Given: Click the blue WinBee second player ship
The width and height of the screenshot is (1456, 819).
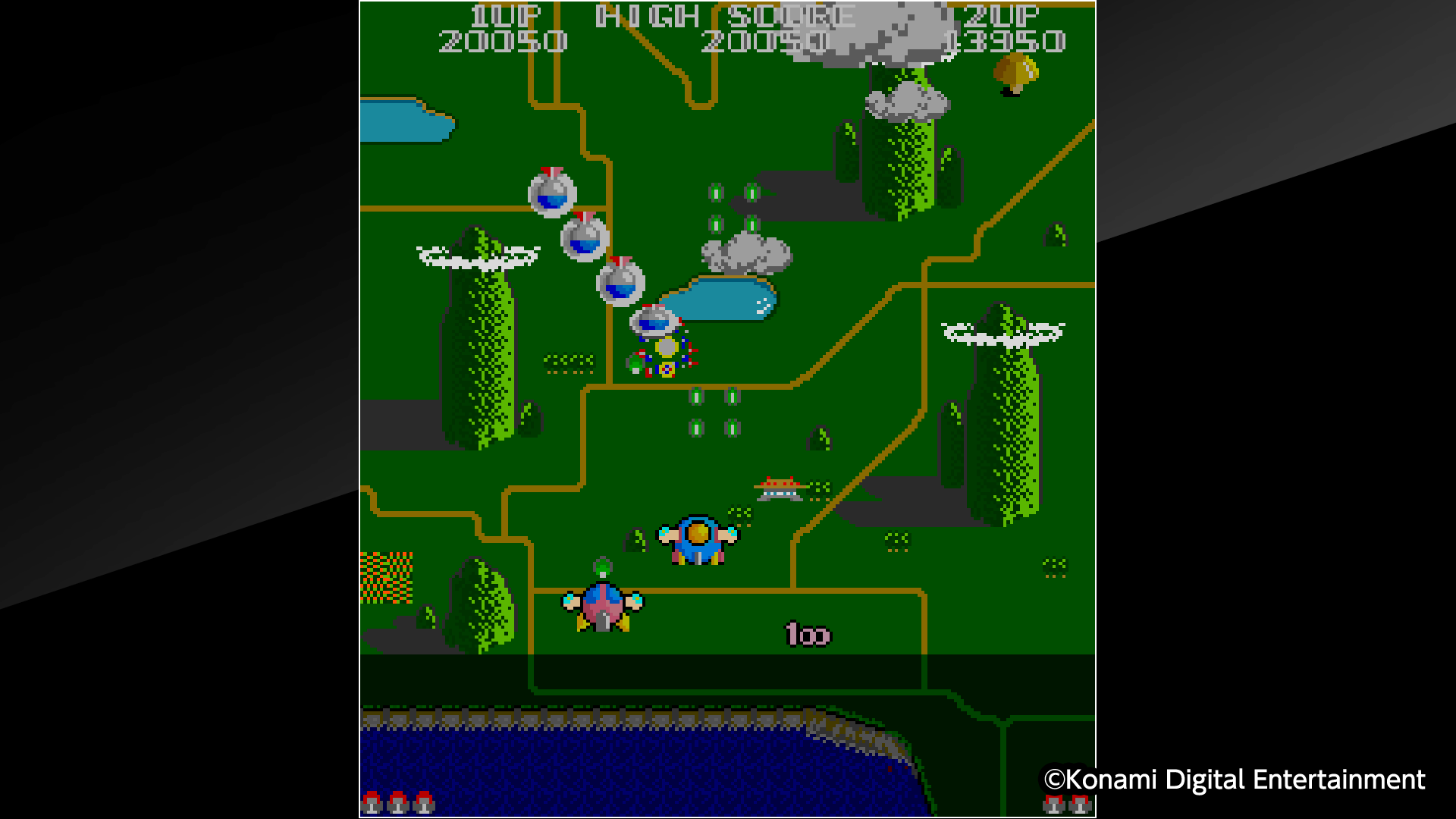Looking at the screenshot, I should pyautogui.click(x=696, y=540).
